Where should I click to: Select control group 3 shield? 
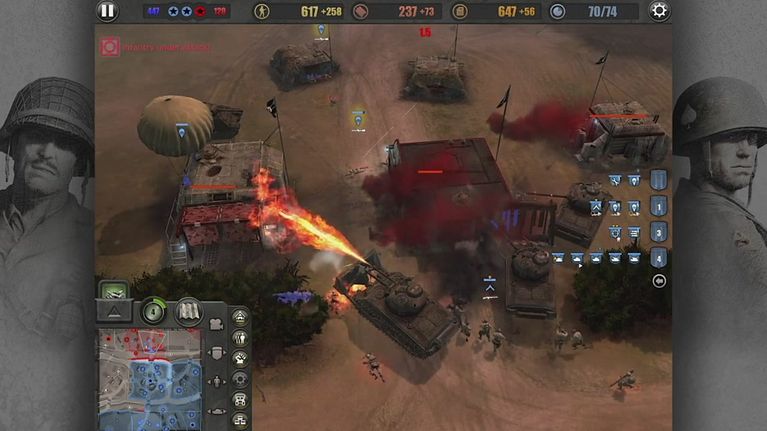point(658,232)
